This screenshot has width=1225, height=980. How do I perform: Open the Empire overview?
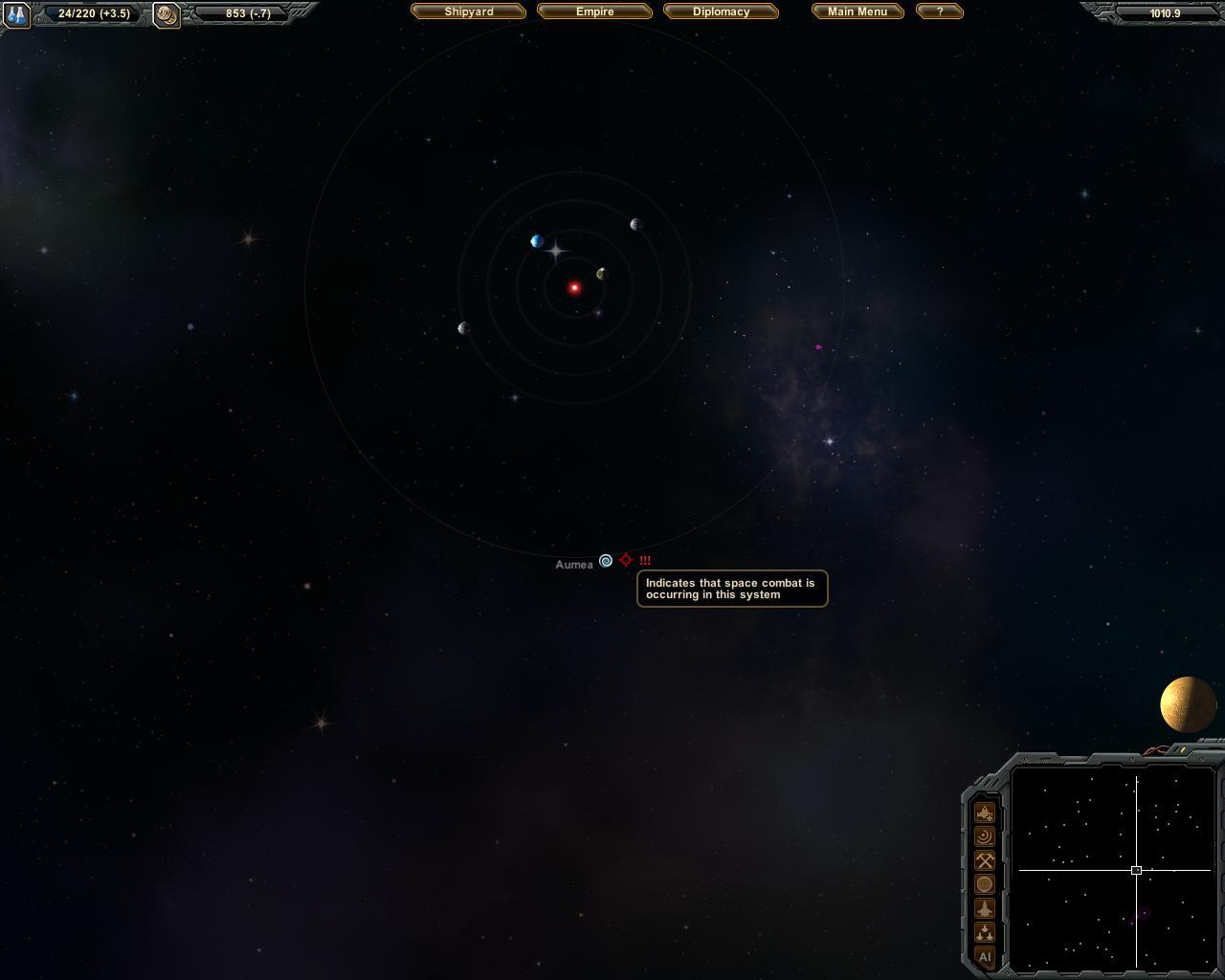click(x=594, y=11)
